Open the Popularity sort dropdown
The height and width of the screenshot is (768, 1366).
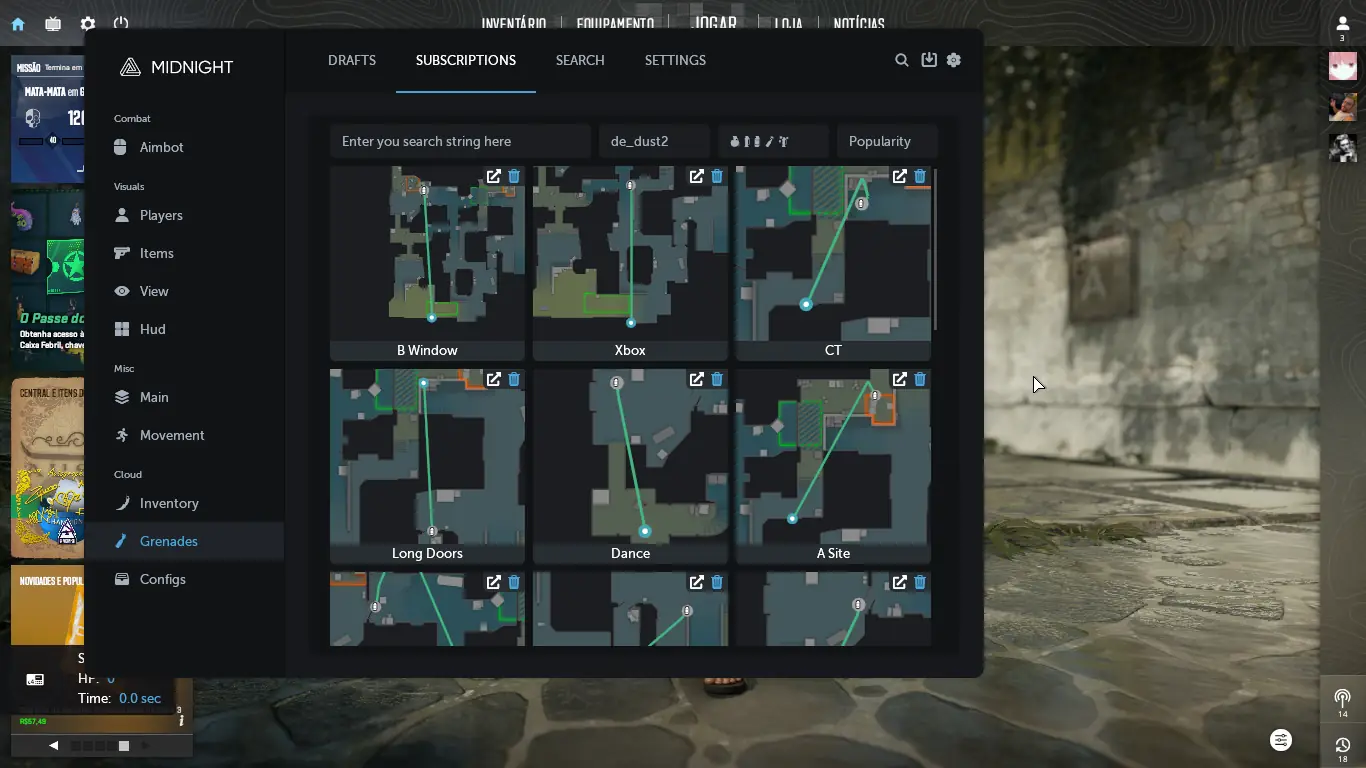pyautogui.click(x=887, y=141)
